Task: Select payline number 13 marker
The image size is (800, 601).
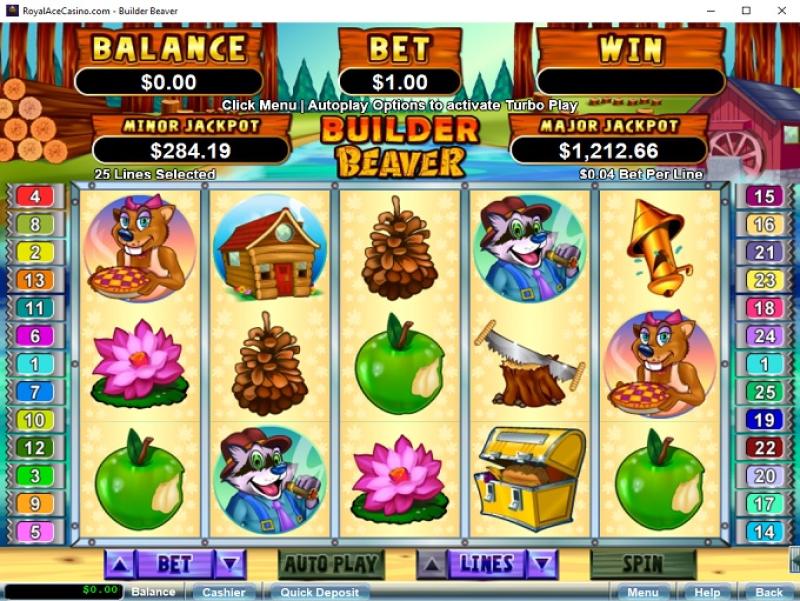Action: coord(35,281)
